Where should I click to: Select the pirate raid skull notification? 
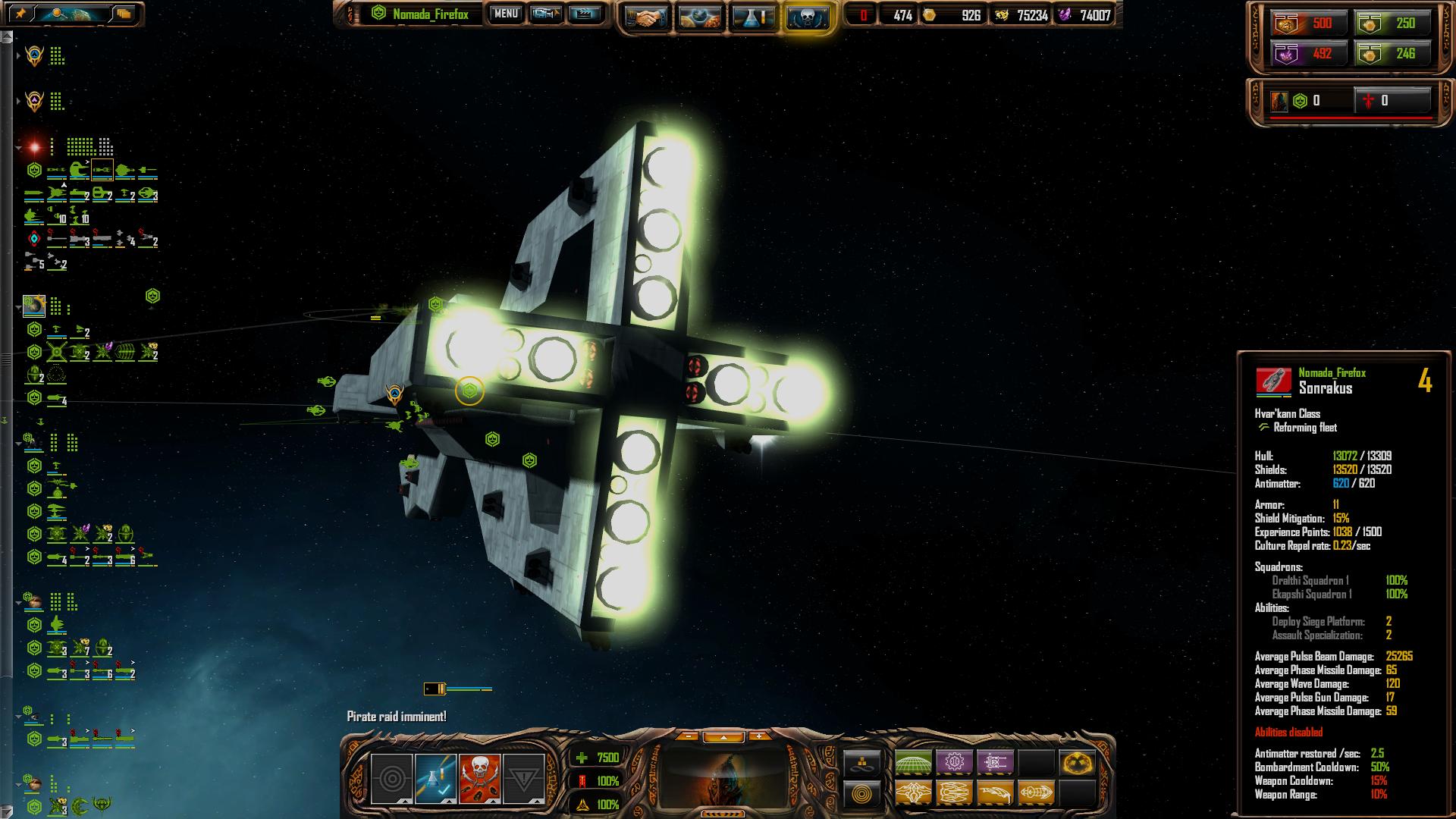(479, 779)
